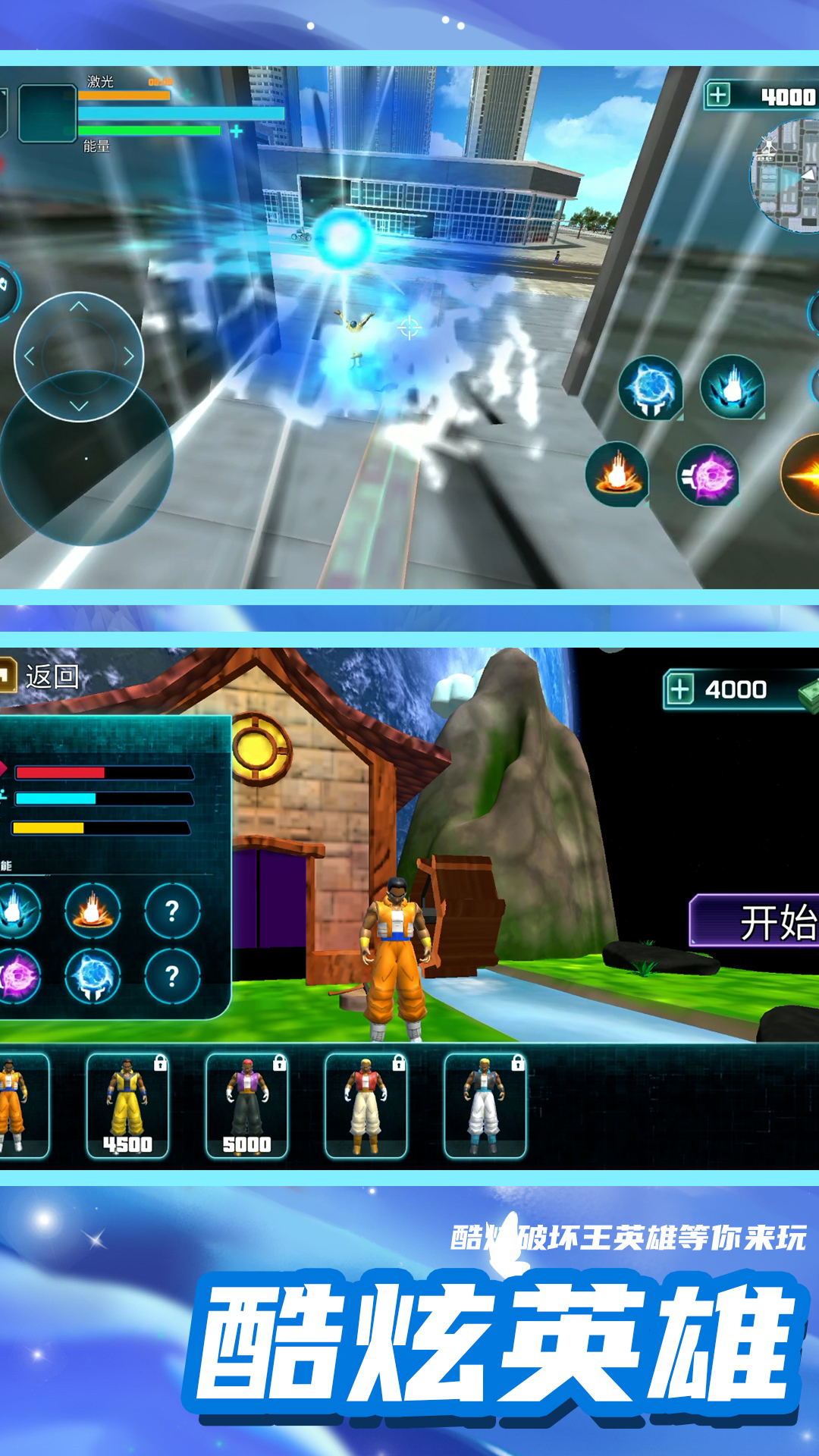Pick the locked red-vest white-pants character
Image resolution: width=819 pixels, height=1456 pixels.
click(x=366, y=1106)
